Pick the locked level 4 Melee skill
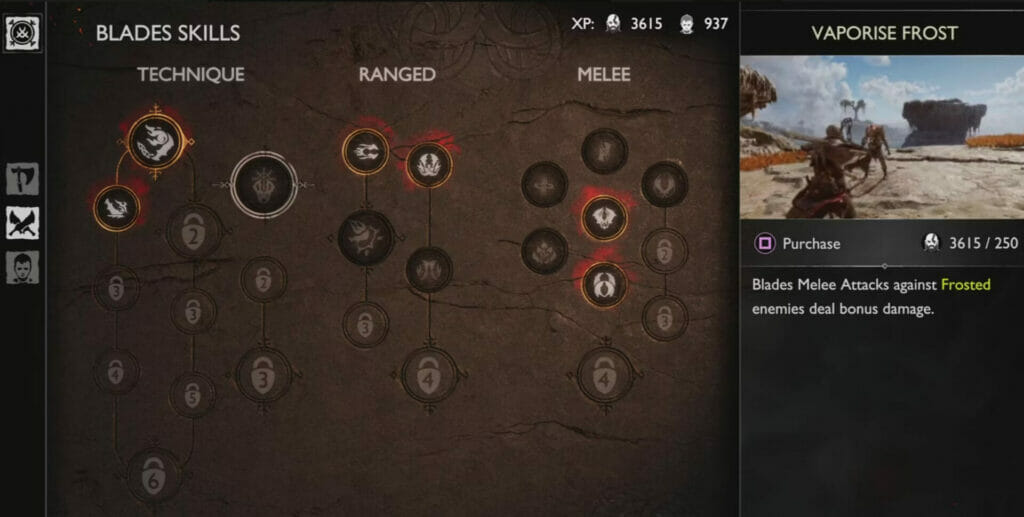Screen dimensions: 1024x517 point(604,375)
